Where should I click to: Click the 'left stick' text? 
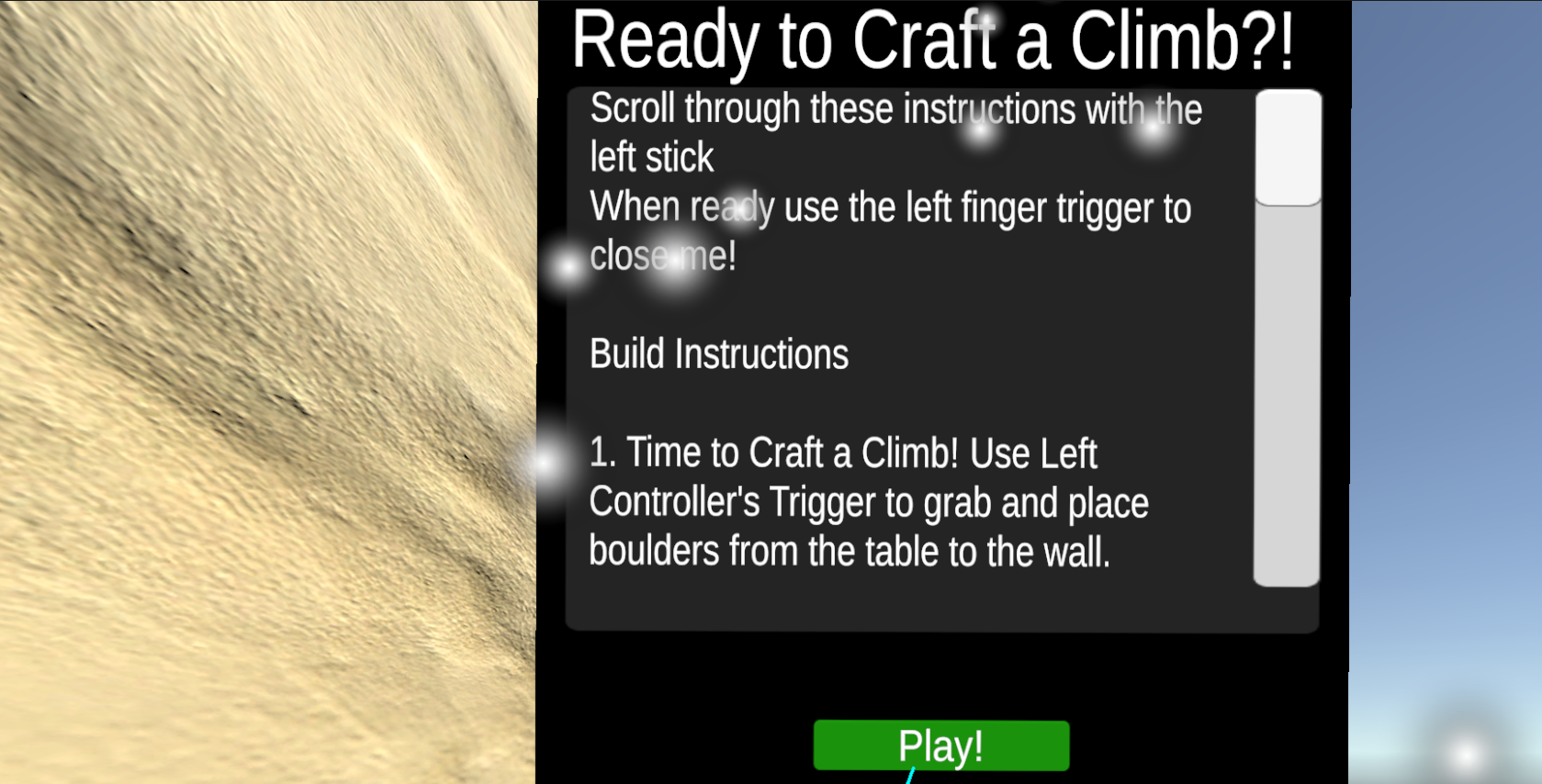click(x=650, y=157)
